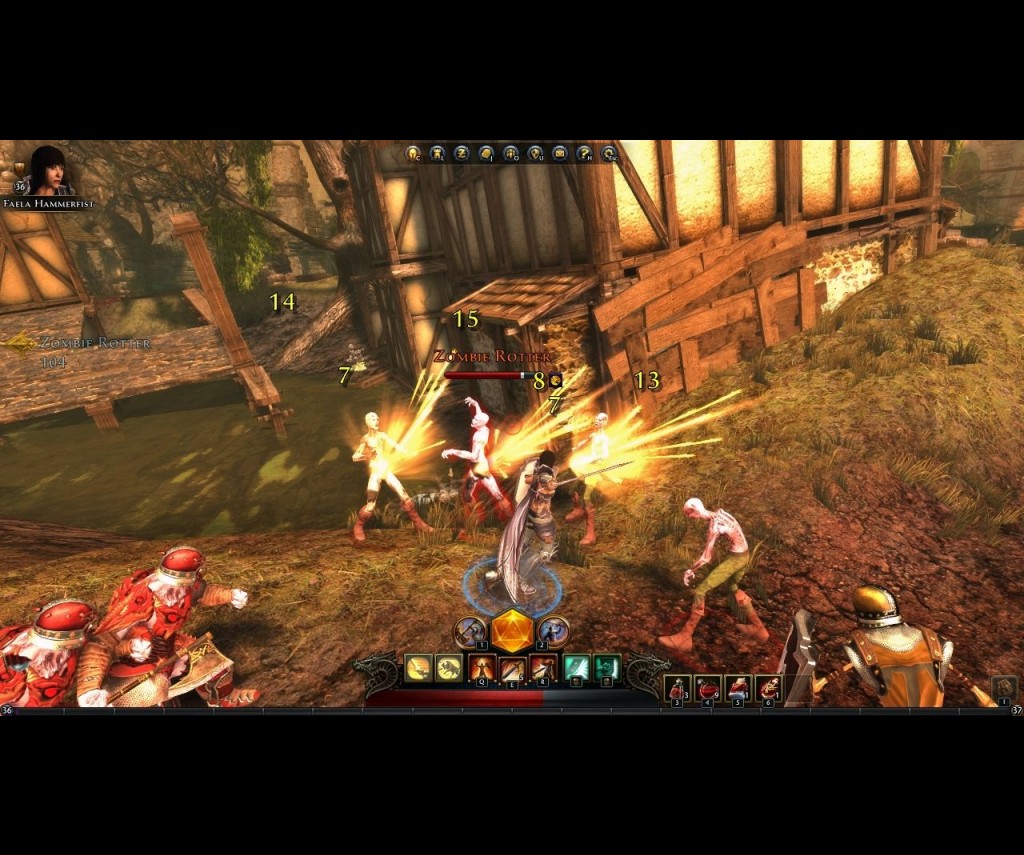Open help with the question mark icon
The width and height of the screenshot is (1024, 855).
[584, 153]
